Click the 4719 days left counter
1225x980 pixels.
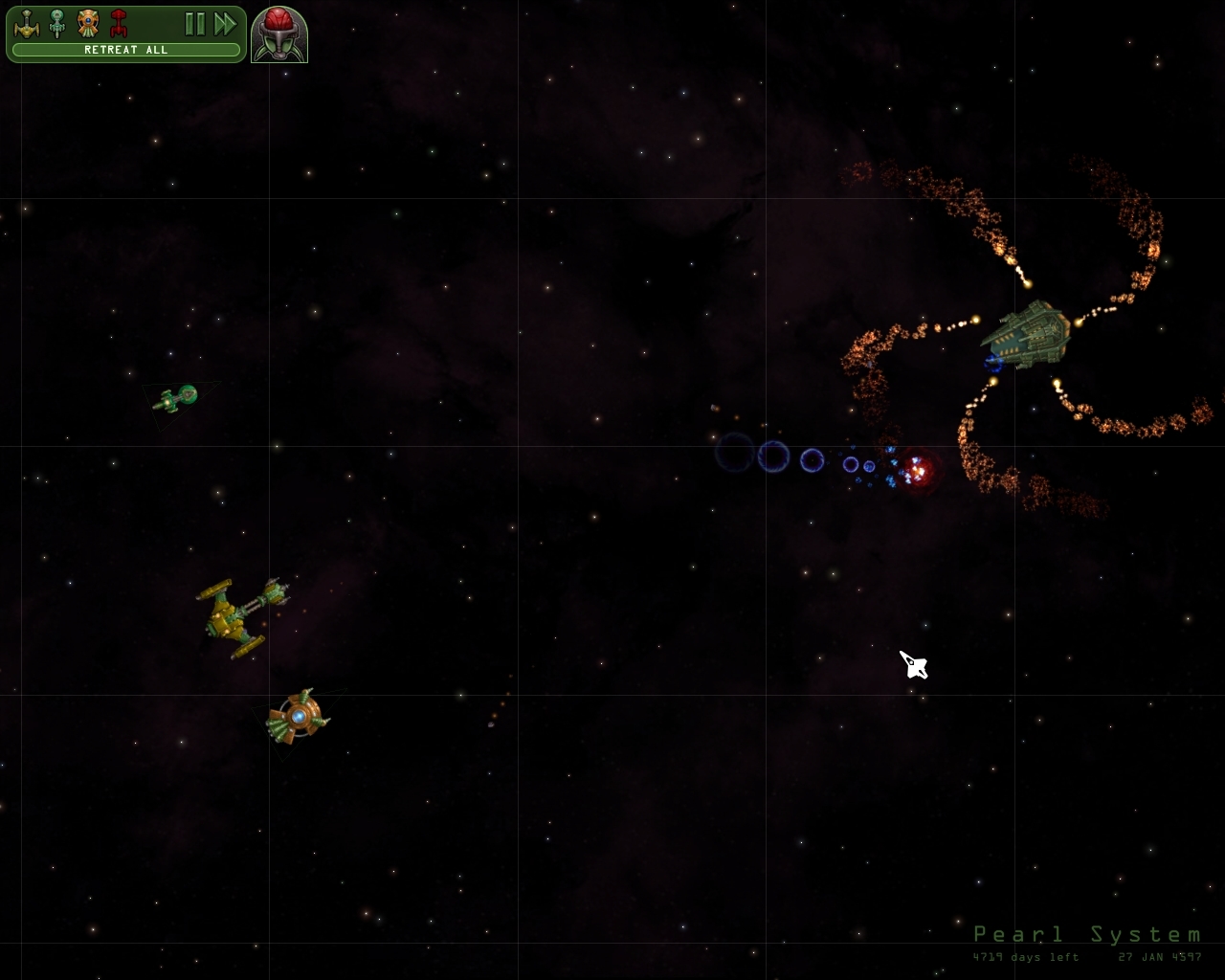[1025, 957]
